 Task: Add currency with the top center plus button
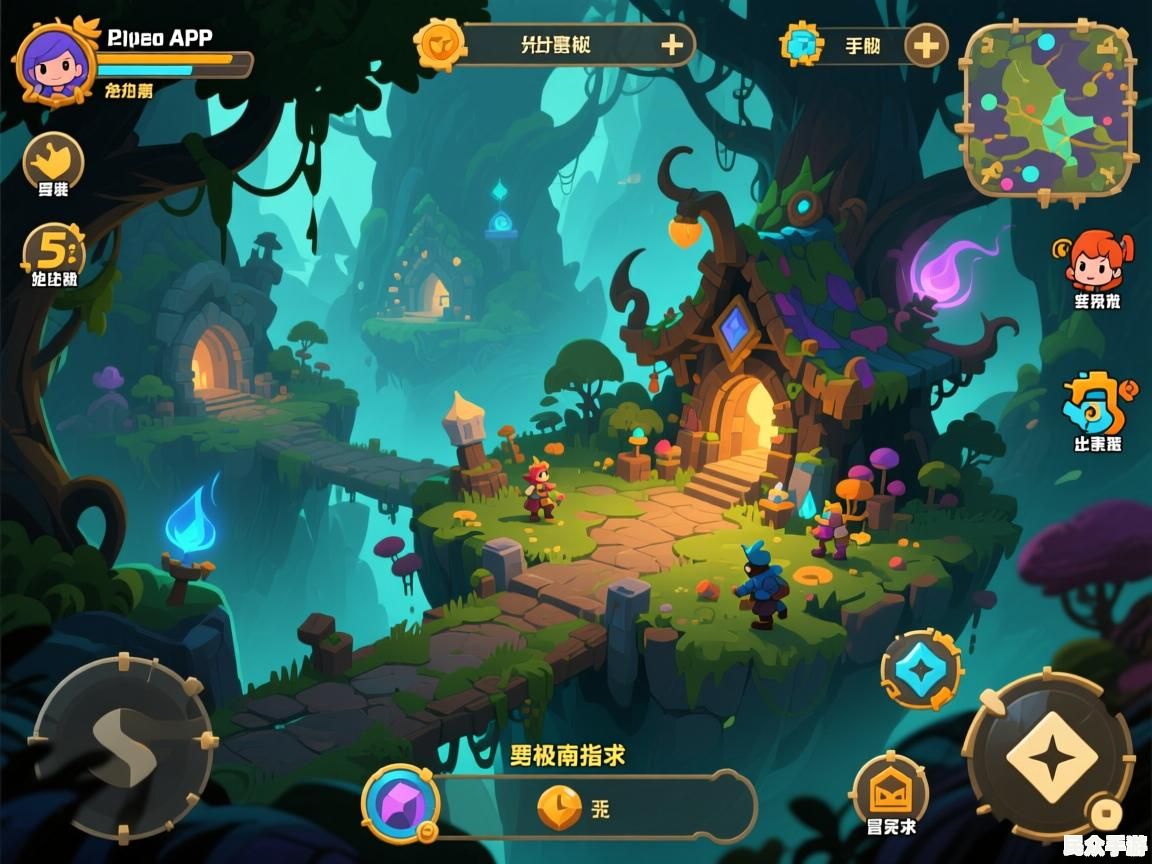(672, 45)
